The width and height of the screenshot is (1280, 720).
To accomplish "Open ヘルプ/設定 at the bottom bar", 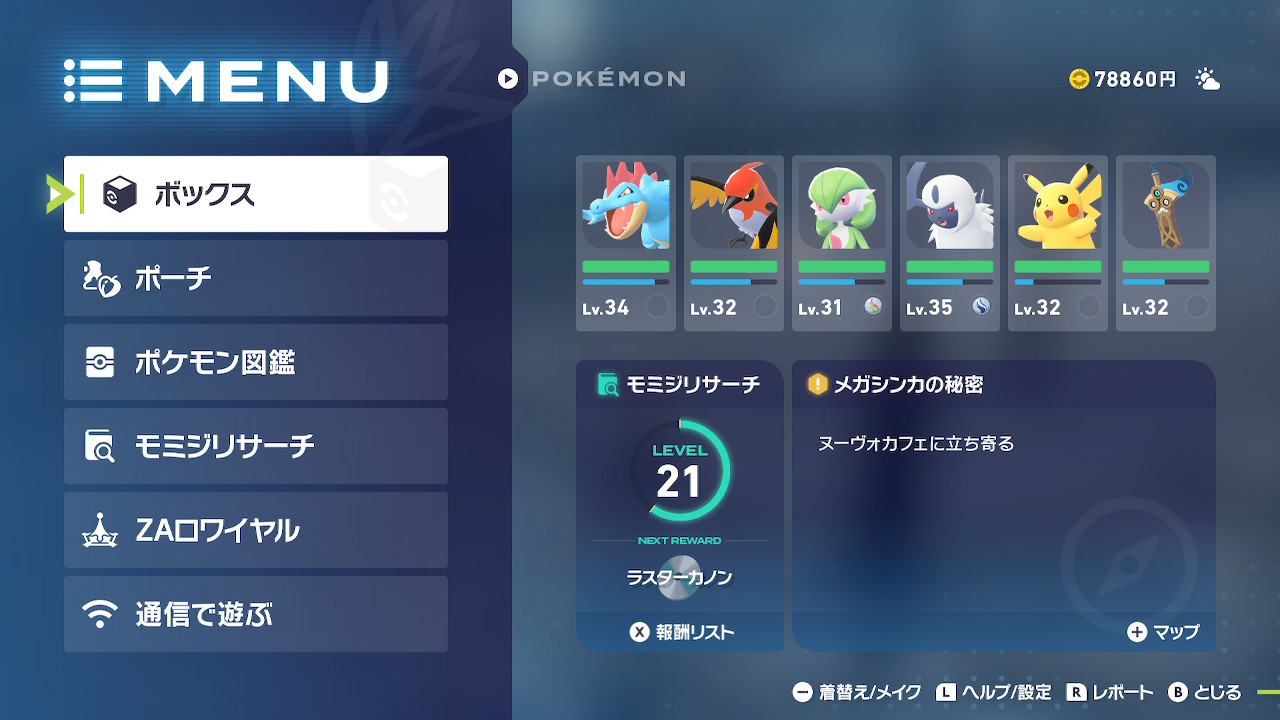I will pyautogui.click(x=994, y=692).
